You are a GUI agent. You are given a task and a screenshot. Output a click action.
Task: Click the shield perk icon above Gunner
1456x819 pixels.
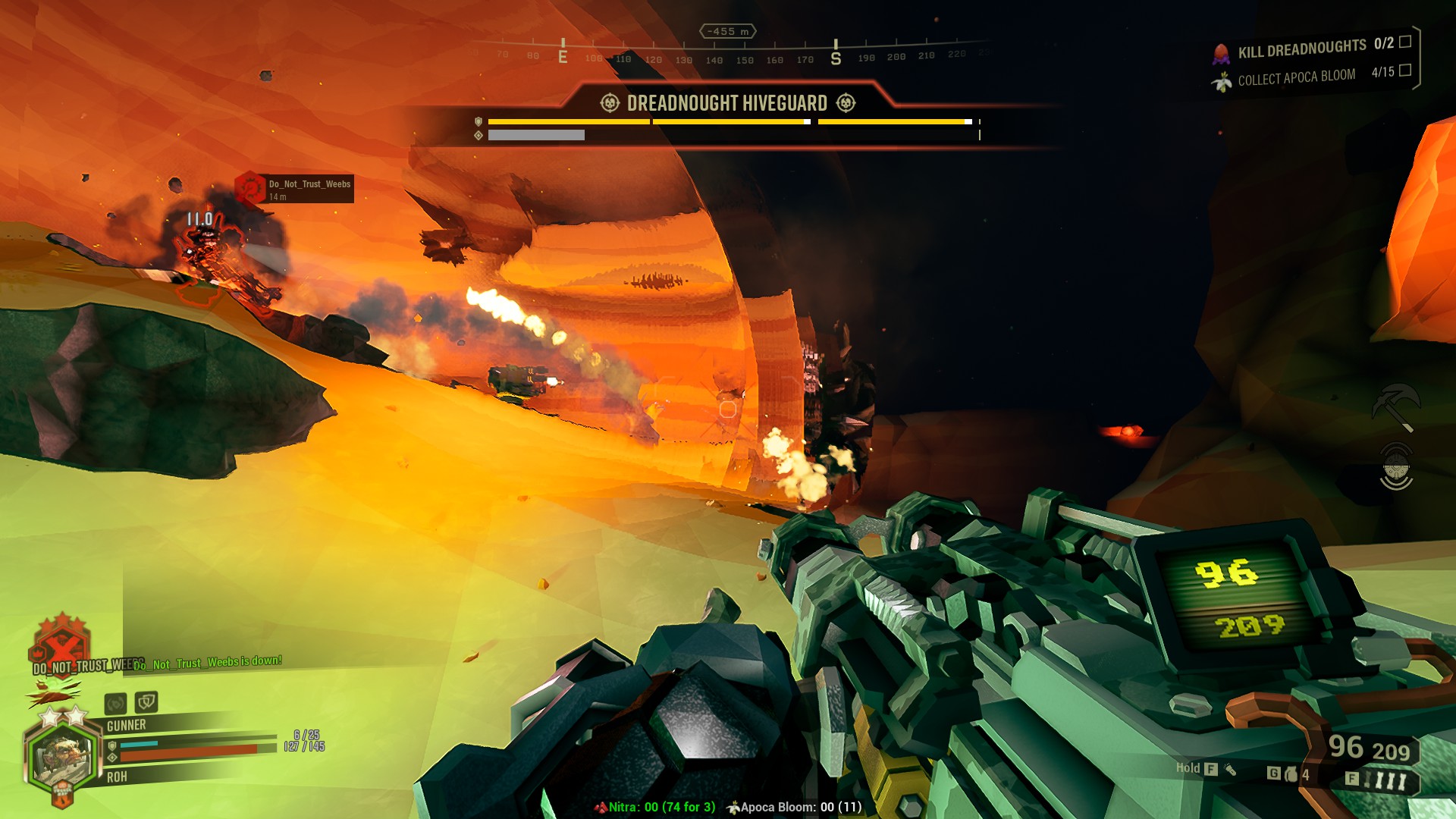click(146, 702)
